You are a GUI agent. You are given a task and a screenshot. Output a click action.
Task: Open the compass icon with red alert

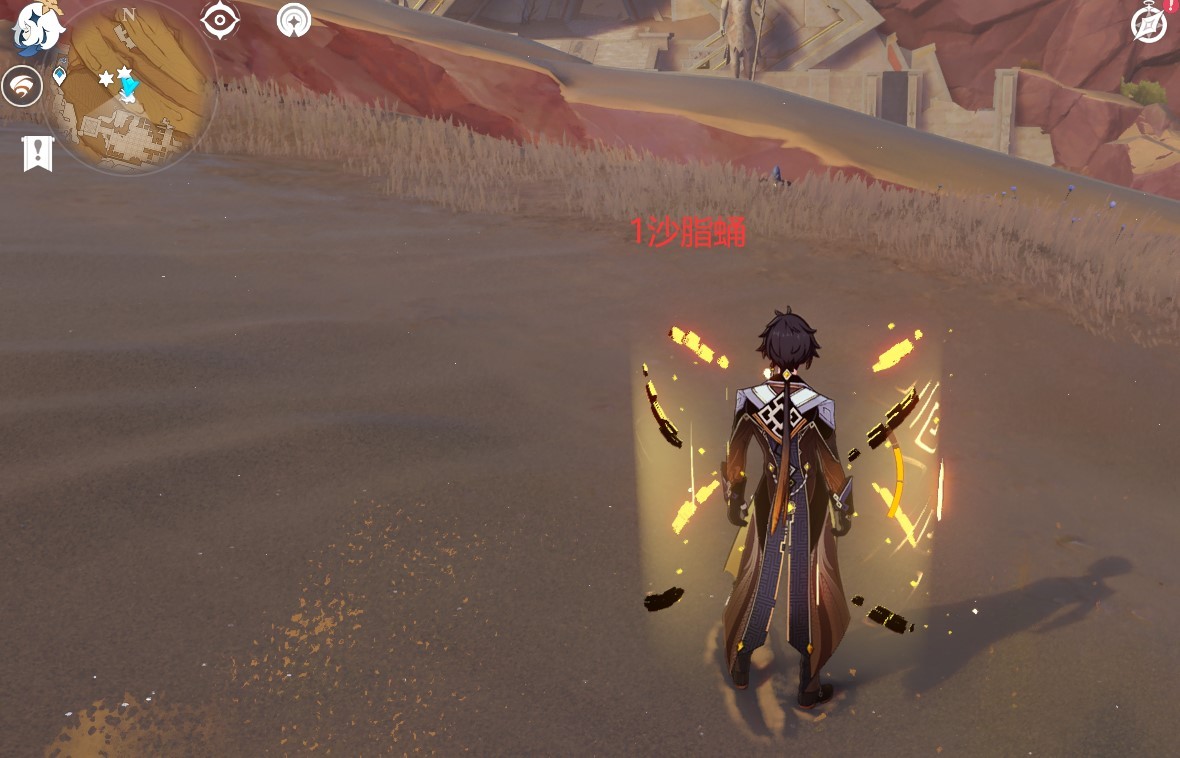1150,23
